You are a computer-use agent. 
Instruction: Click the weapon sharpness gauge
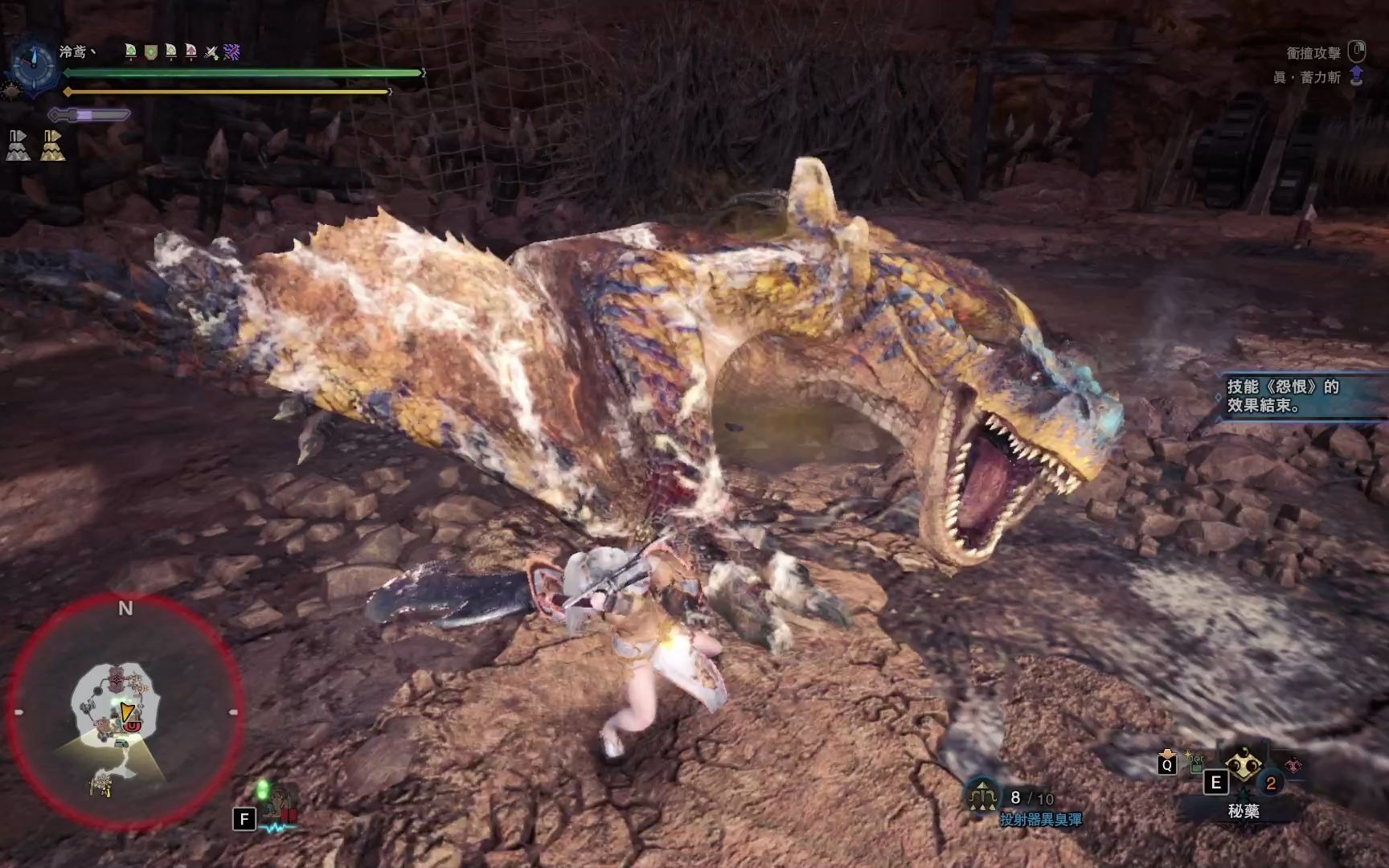pyautogui.click(x=88, y=115)
